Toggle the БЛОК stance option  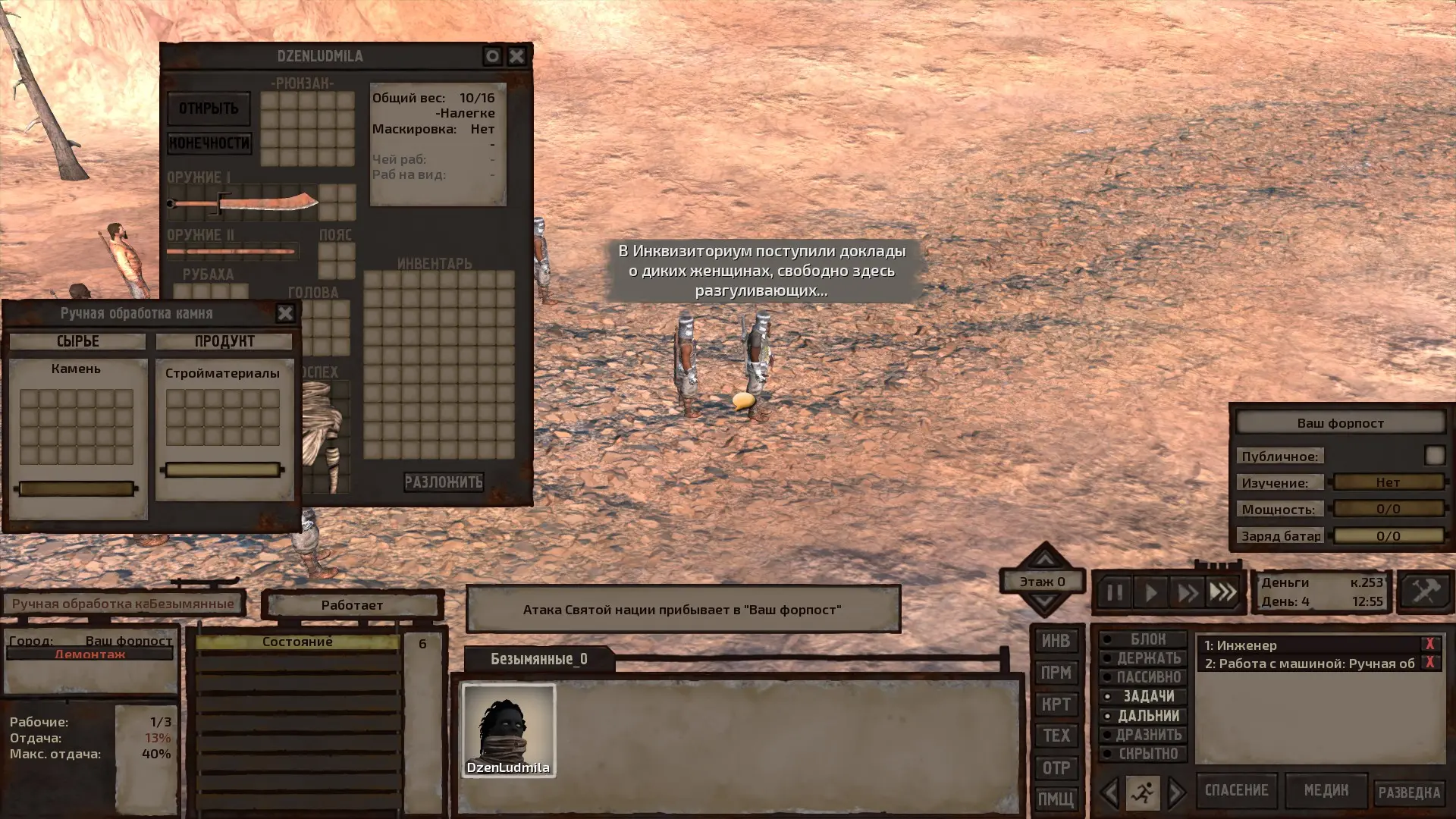(x=1143, y=639)
